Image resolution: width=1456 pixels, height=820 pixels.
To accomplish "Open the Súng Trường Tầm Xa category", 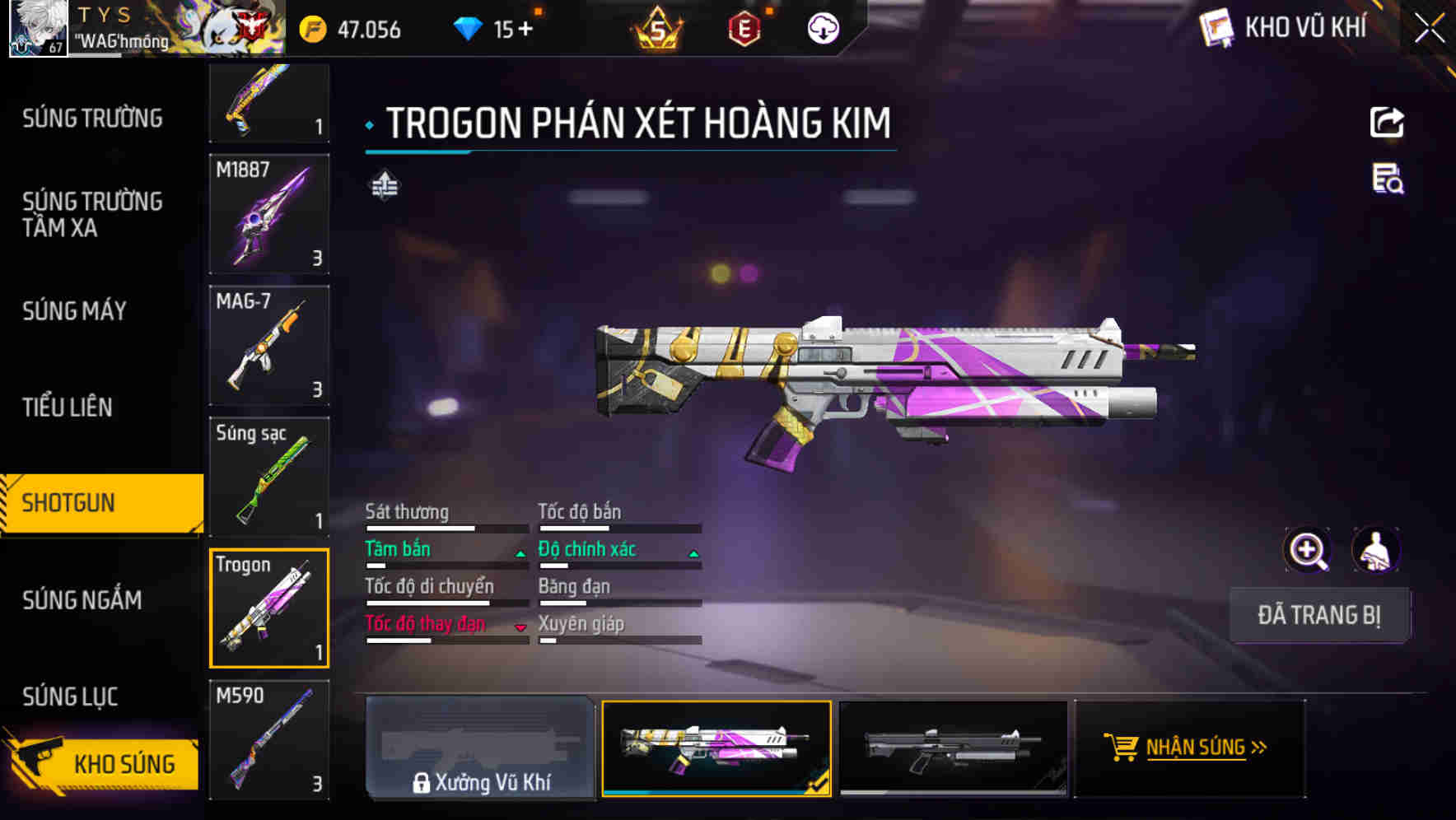I will 92,214.
